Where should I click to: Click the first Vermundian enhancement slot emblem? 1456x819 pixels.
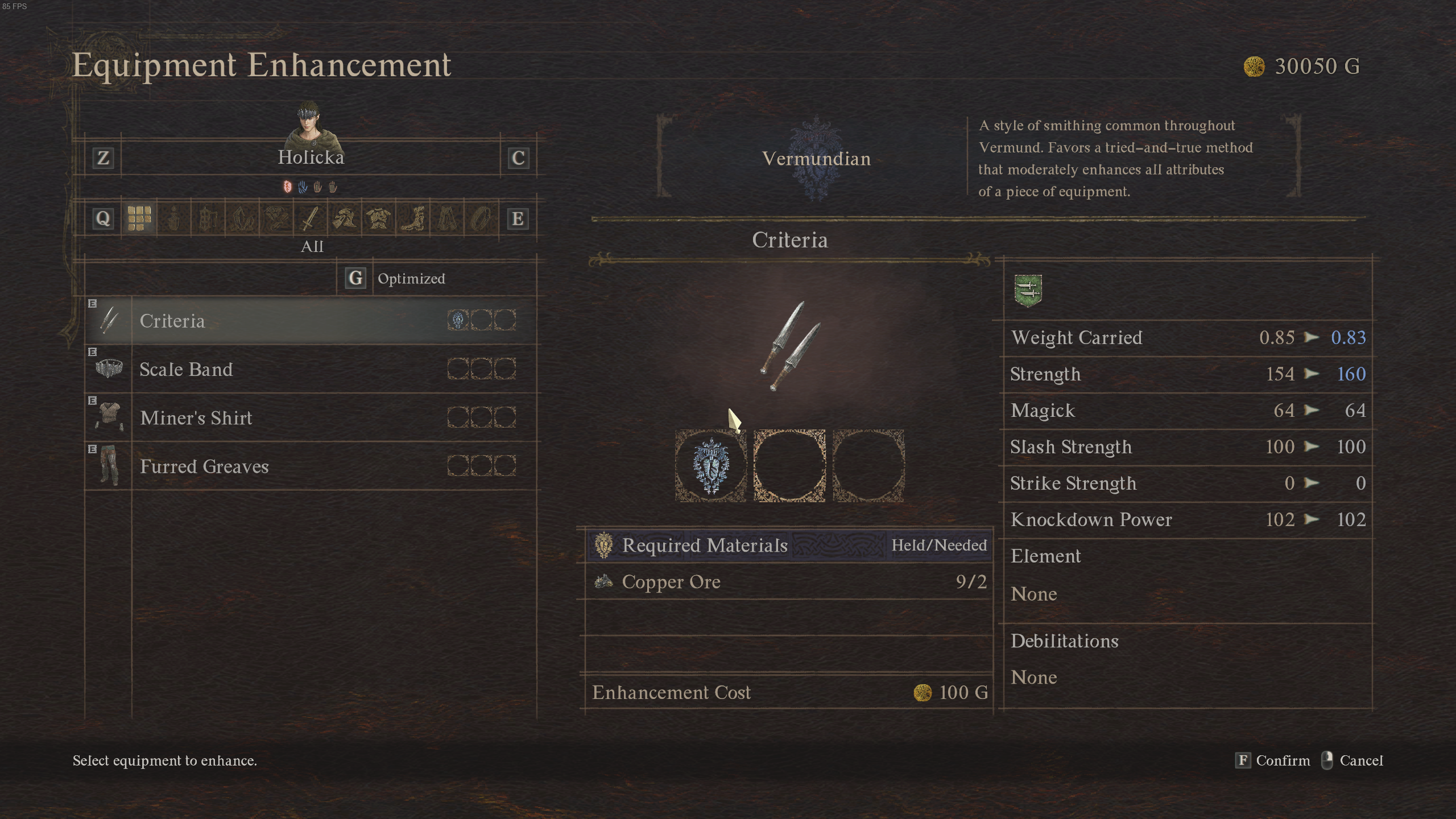click(x=710, y=465)
